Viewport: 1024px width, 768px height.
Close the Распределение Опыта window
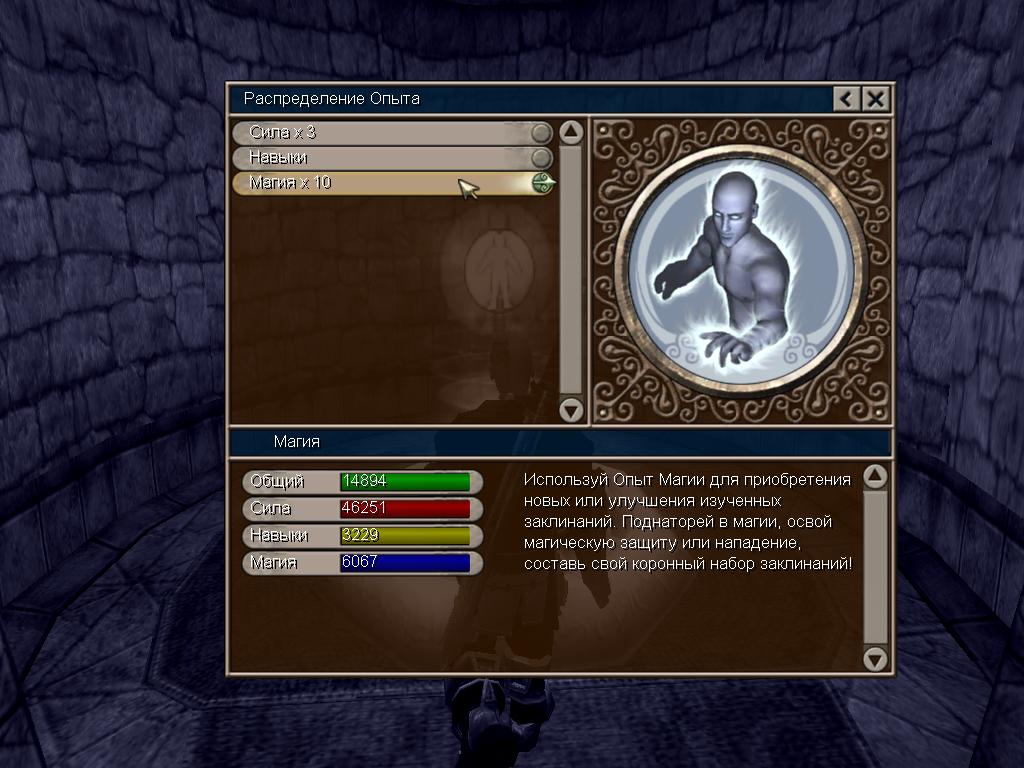point(875,98)
